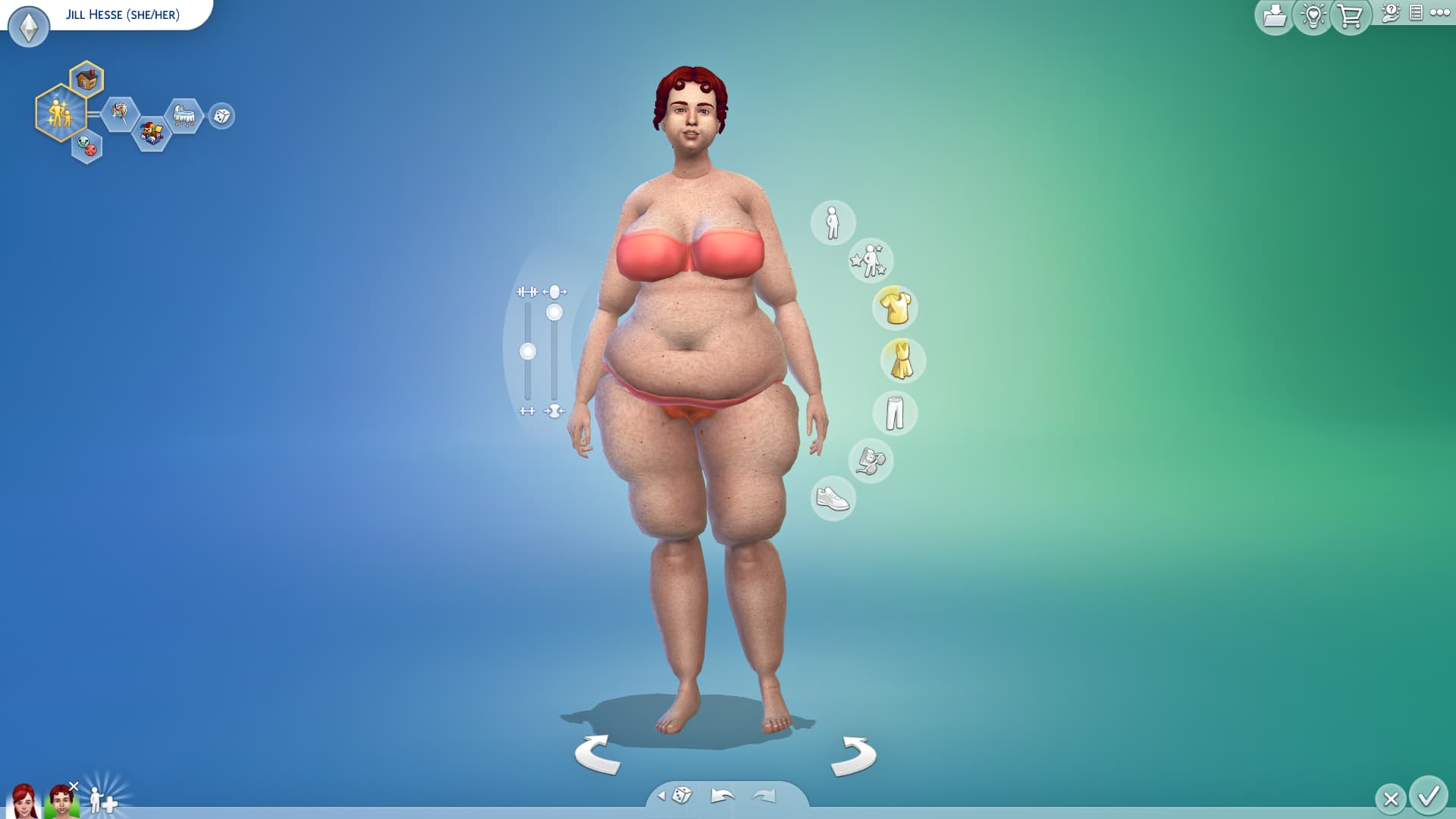Open the large gold aspiration hexagon
This screenshot has width=1456, height=819.
point(60,113)
